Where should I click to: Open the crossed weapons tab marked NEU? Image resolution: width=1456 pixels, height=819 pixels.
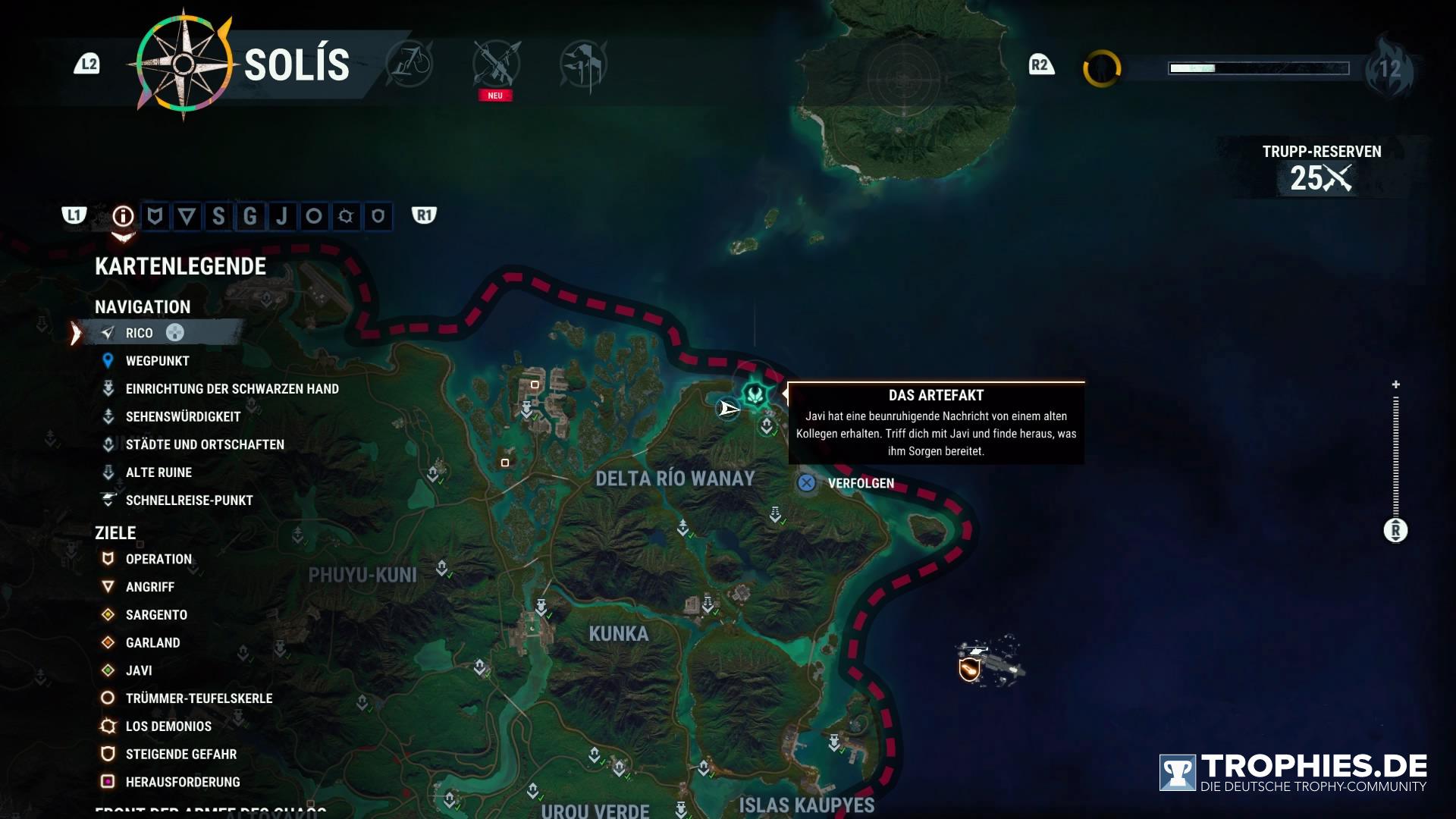coord(496,64)
